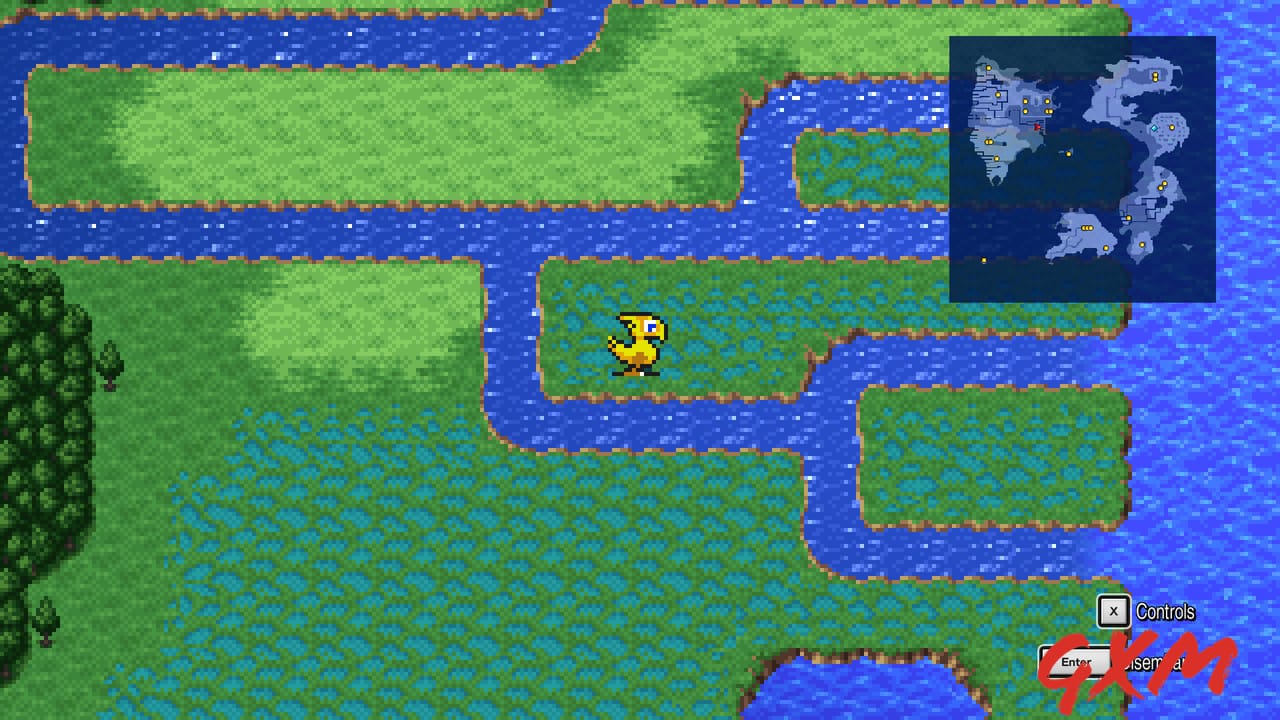Click the Controls label text
Viewport: 1280px width, 720px height.
[1165, 611]
